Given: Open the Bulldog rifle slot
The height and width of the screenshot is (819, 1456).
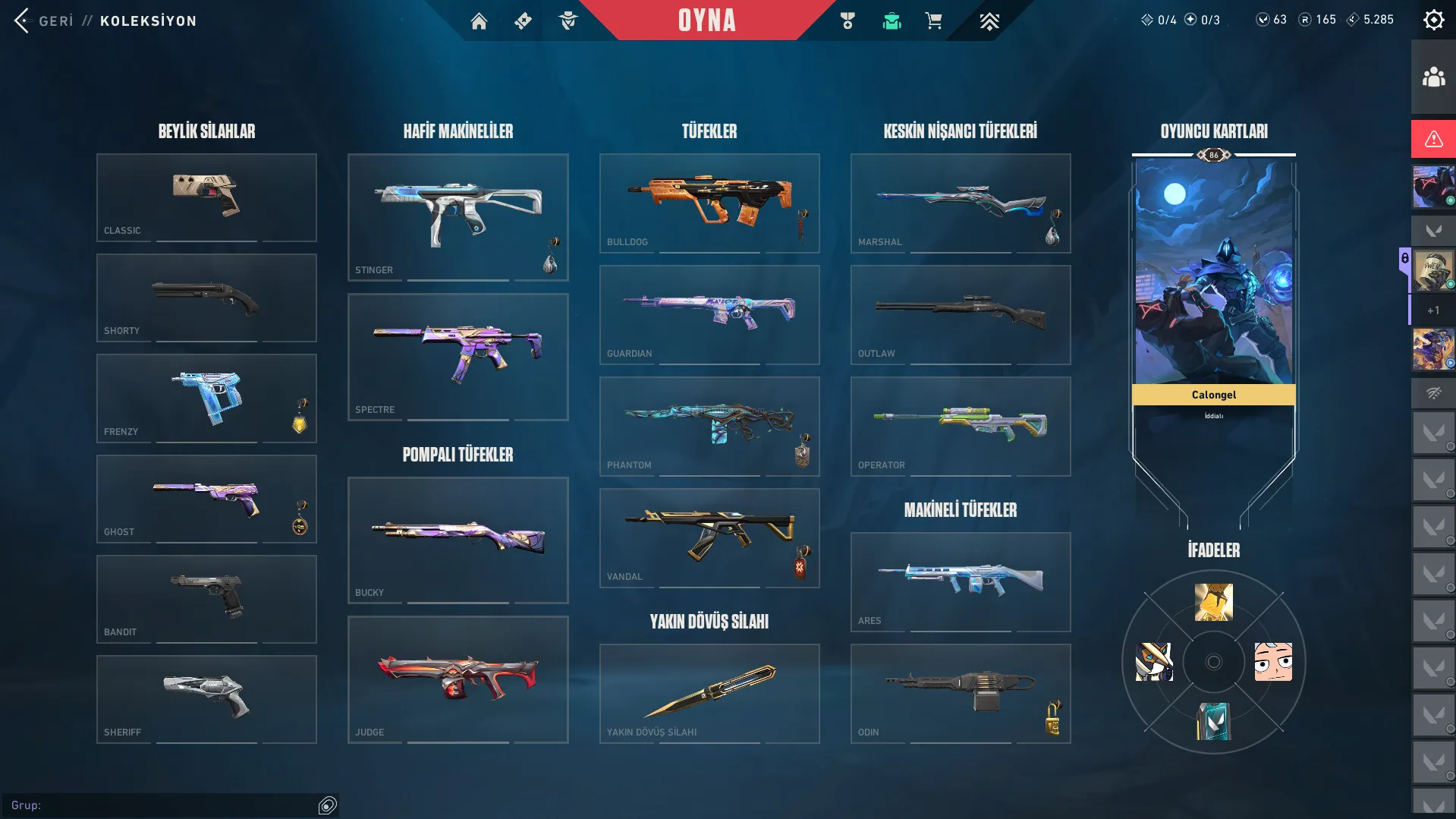Looking at the screenshot, I should click(x=709, y=203).
